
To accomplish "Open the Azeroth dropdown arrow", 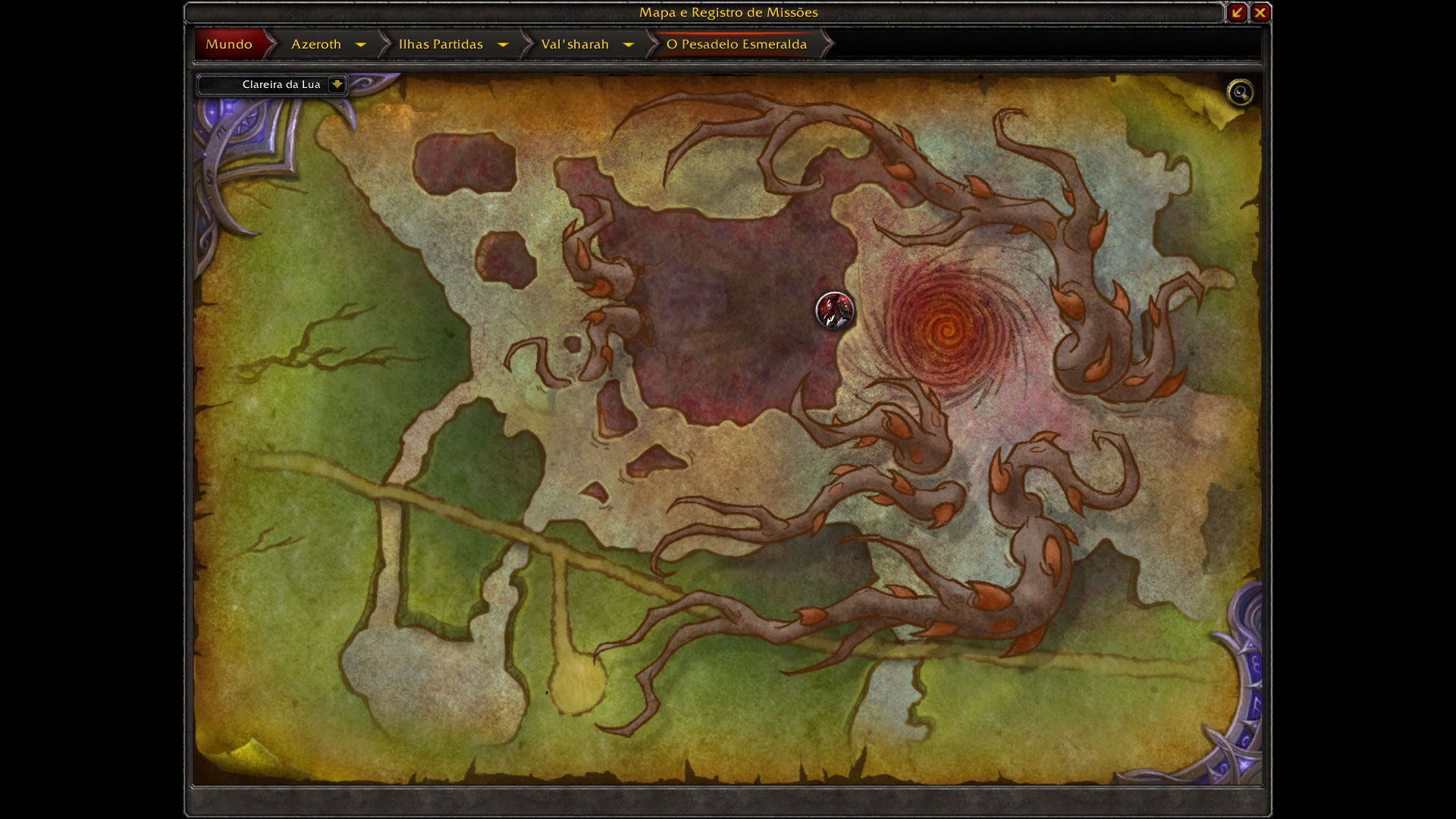I will pyautogui.click(x=361, y=45).
